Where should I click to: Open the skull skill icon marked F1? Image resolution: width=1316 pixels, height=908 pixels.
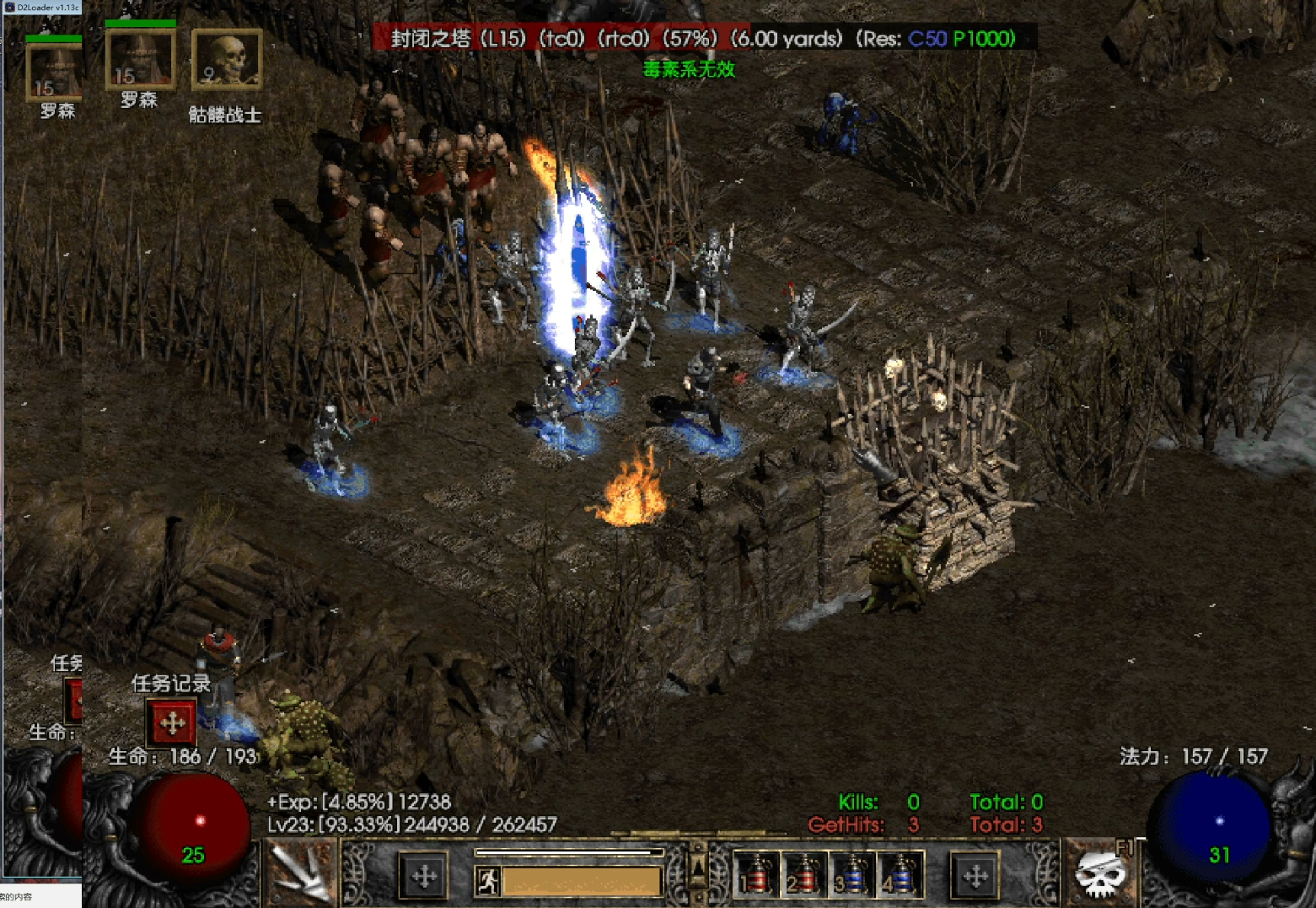[1100, 874]
